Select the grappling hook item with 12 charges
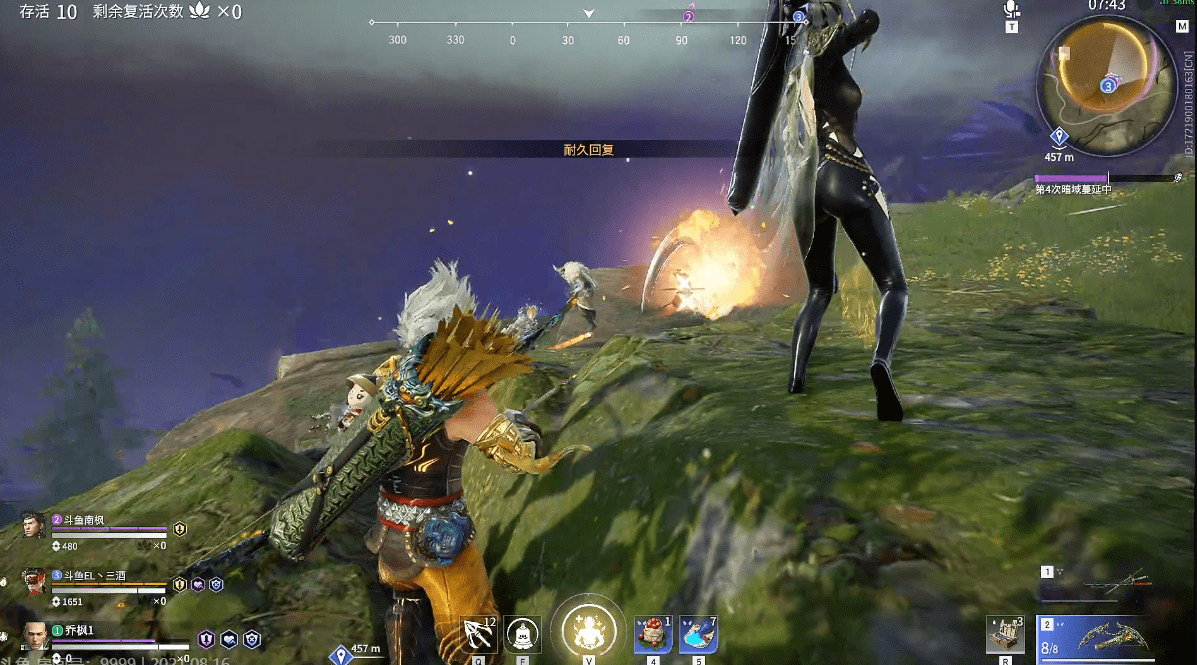This screenshot has height=665, width=1197. point(479,634)
